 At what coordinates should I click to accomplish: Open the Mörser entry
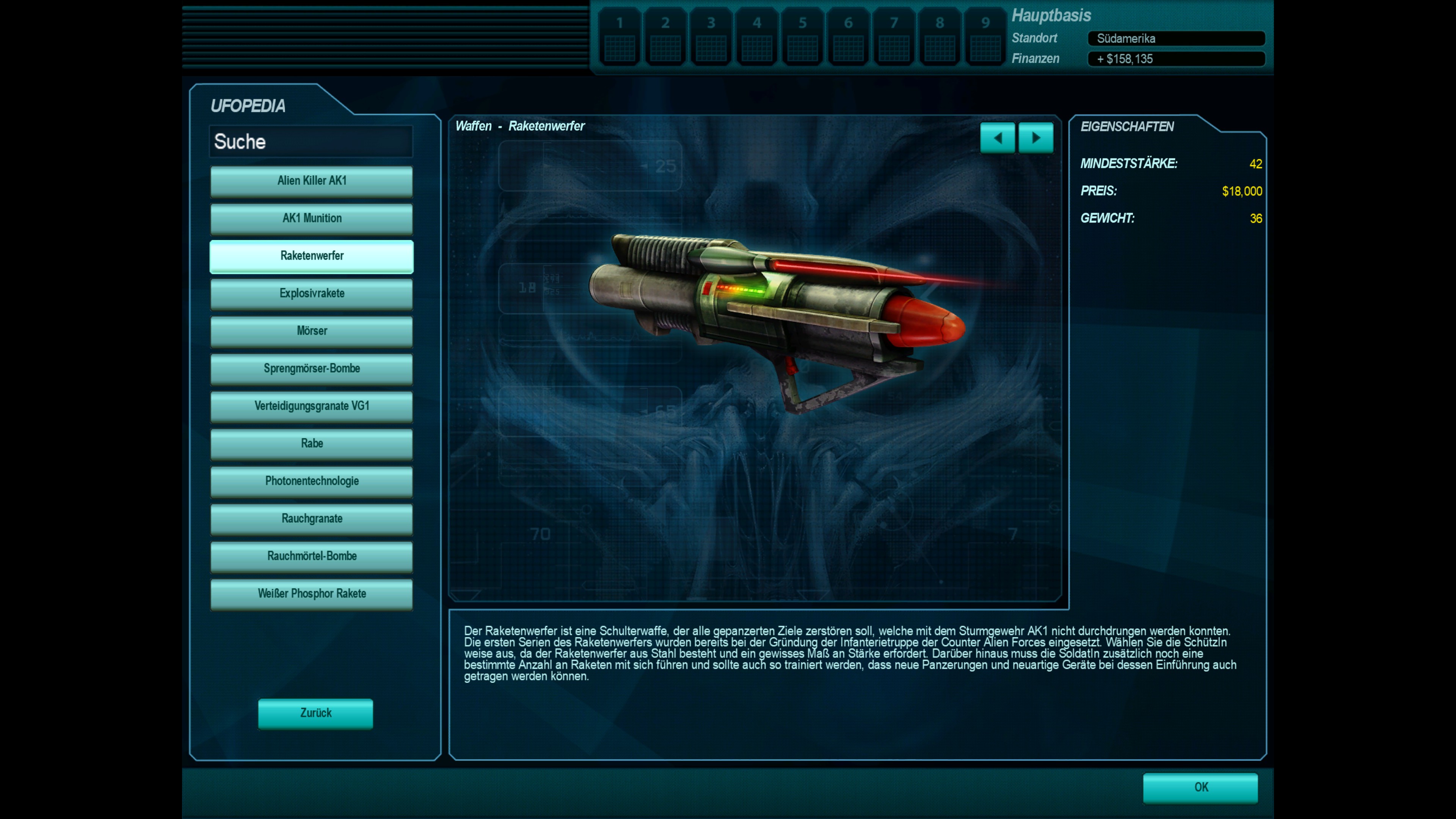[x=311, y=331]
